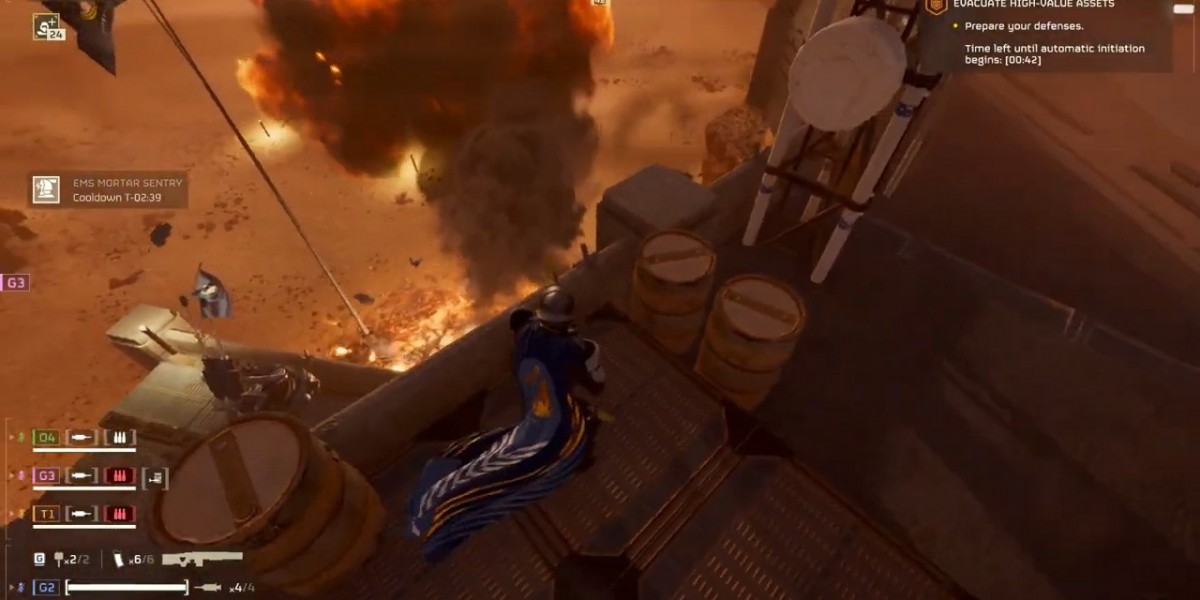Select squadmate G3 in the squad list

[46, 475]
